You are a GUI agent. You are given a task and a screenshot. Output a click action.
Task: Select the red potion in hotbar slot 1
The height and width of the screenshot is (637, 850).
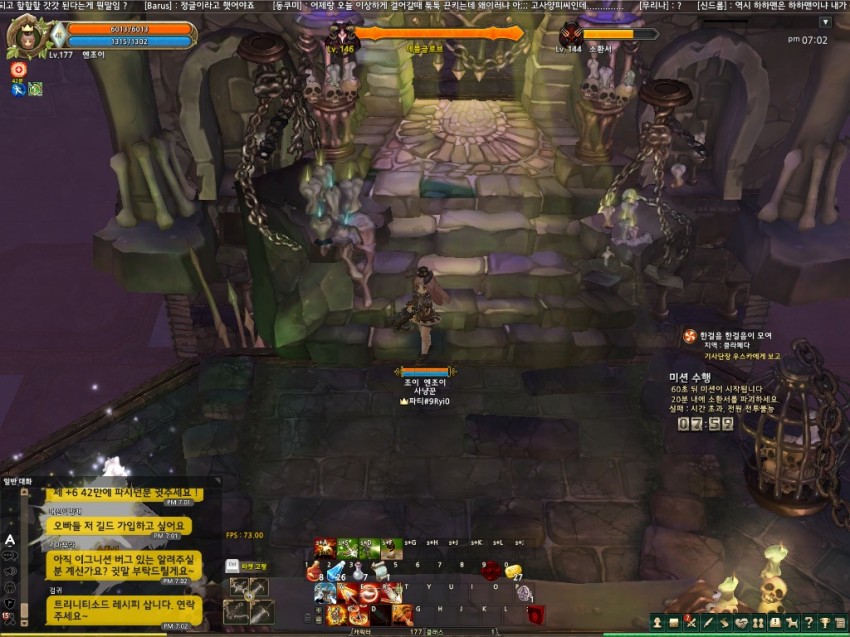[313, 570]
